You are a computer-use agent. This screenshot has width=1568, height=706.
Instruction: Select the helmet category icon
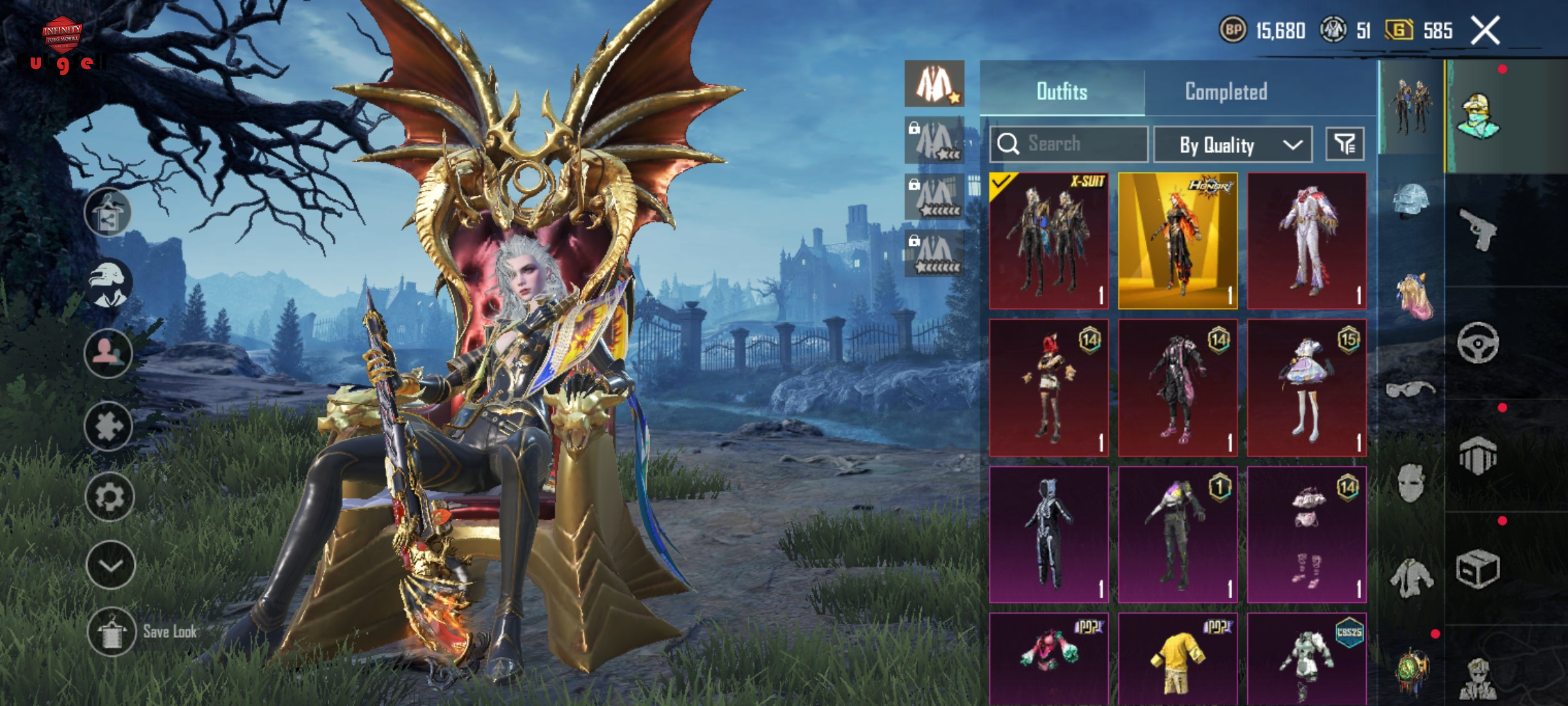tap(1411, 200)
